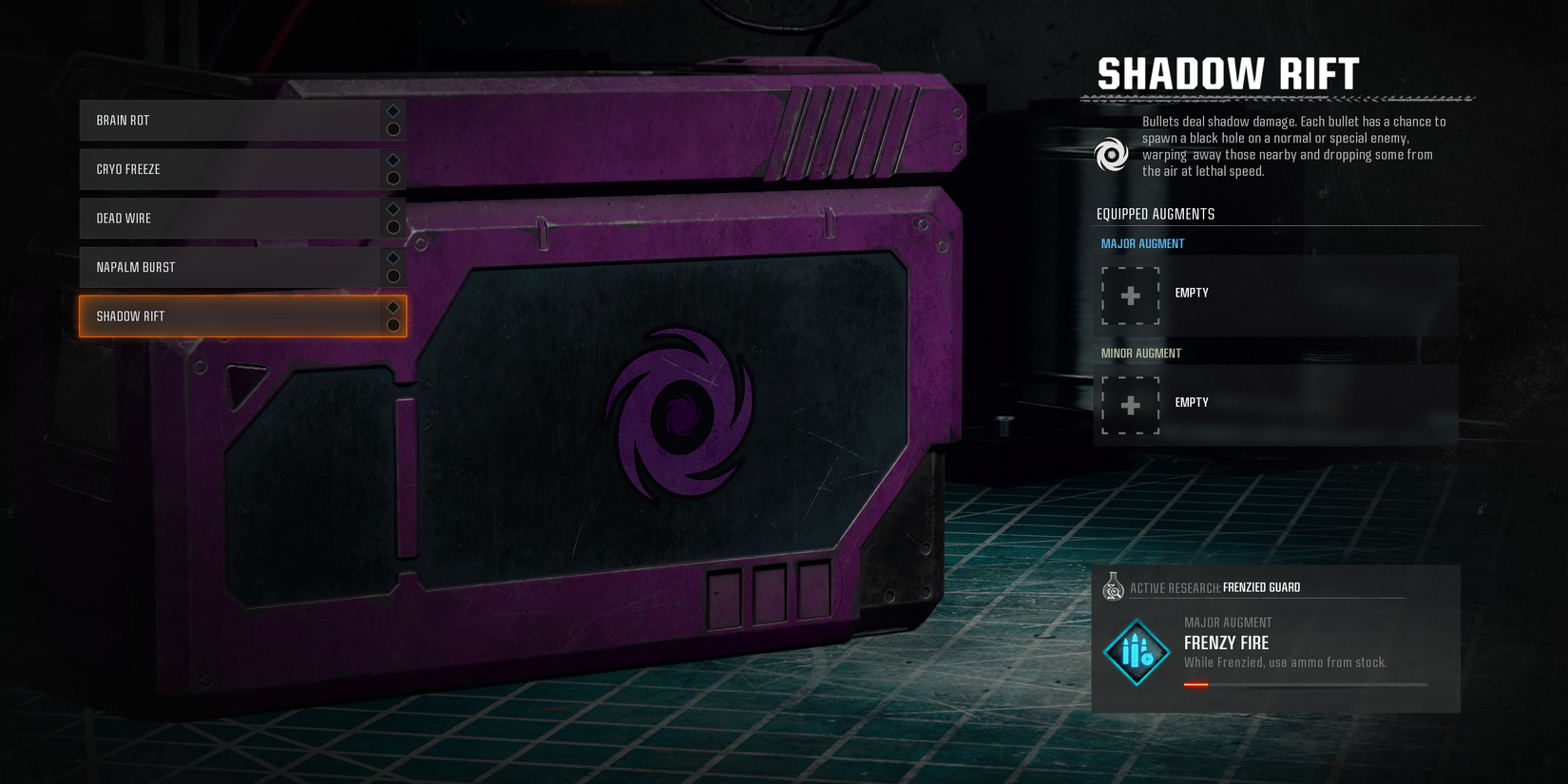Toggle the circle indicator beside Shadow Rift
Viewport: 1568px width, 784px height.
pos(392,326)
